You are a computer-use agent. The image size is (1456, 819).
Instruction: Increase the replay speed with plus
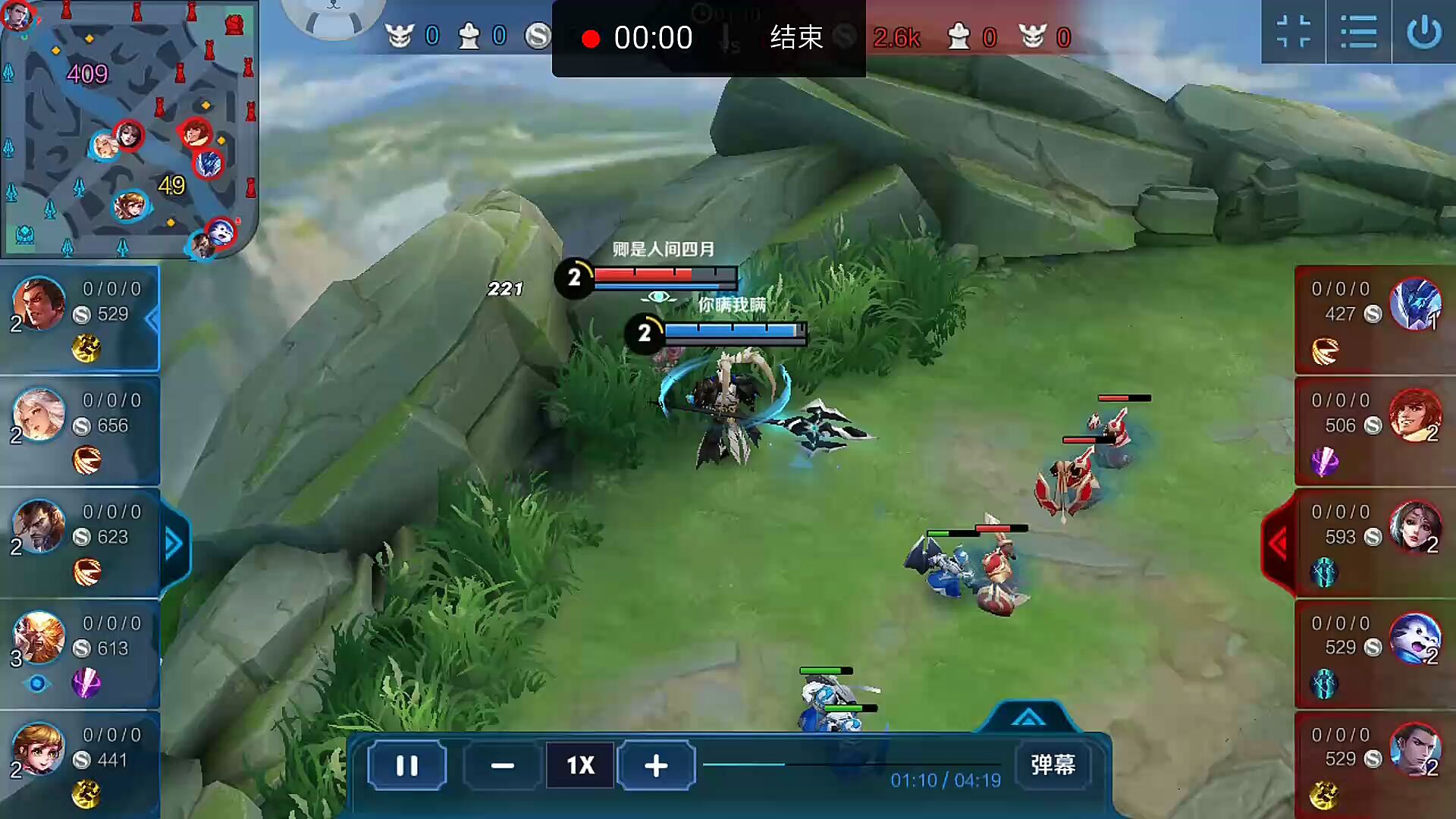click(656, 765)
